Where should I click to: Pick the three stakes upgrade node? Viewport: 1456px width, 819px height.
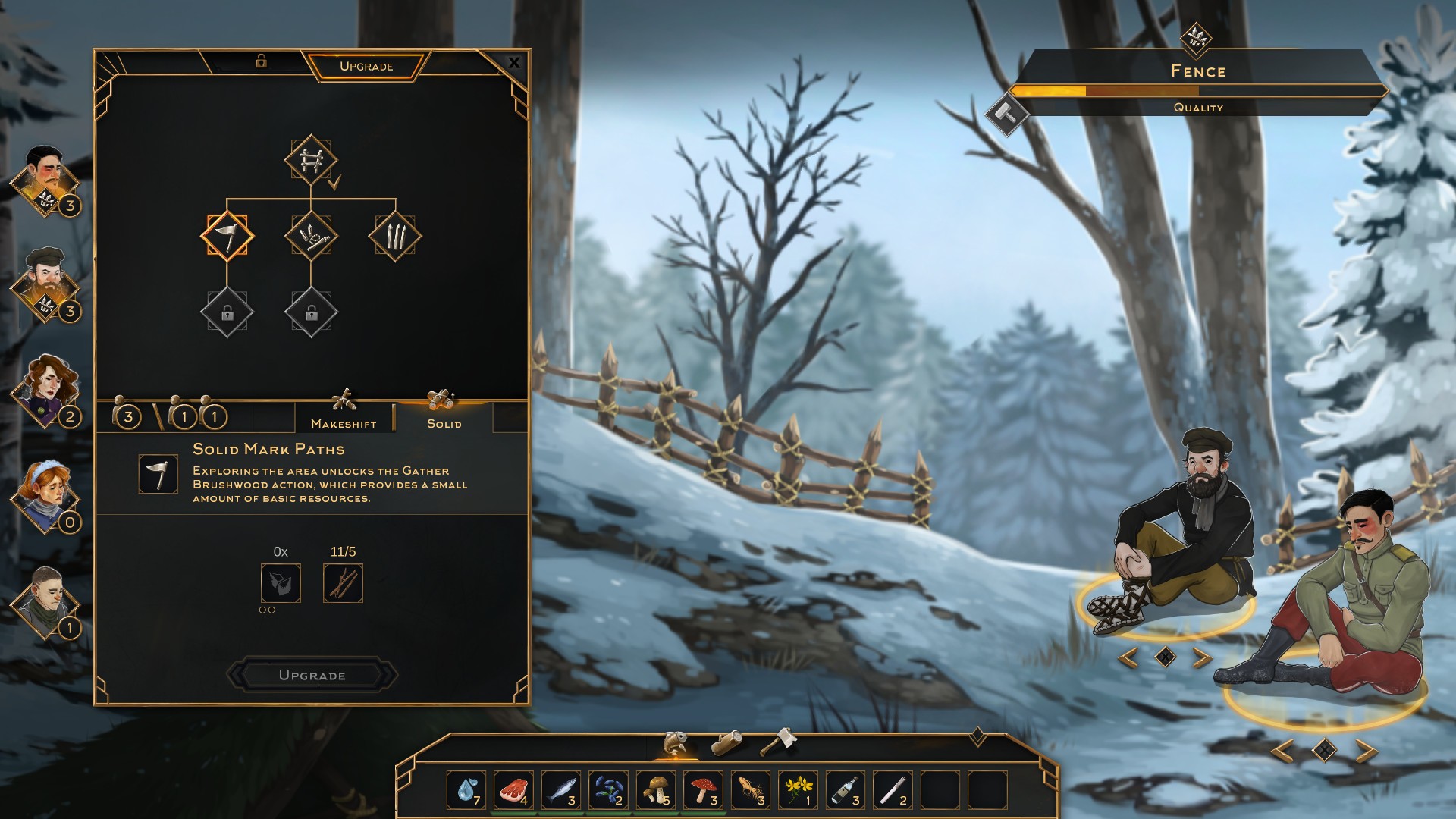point(394,236)
